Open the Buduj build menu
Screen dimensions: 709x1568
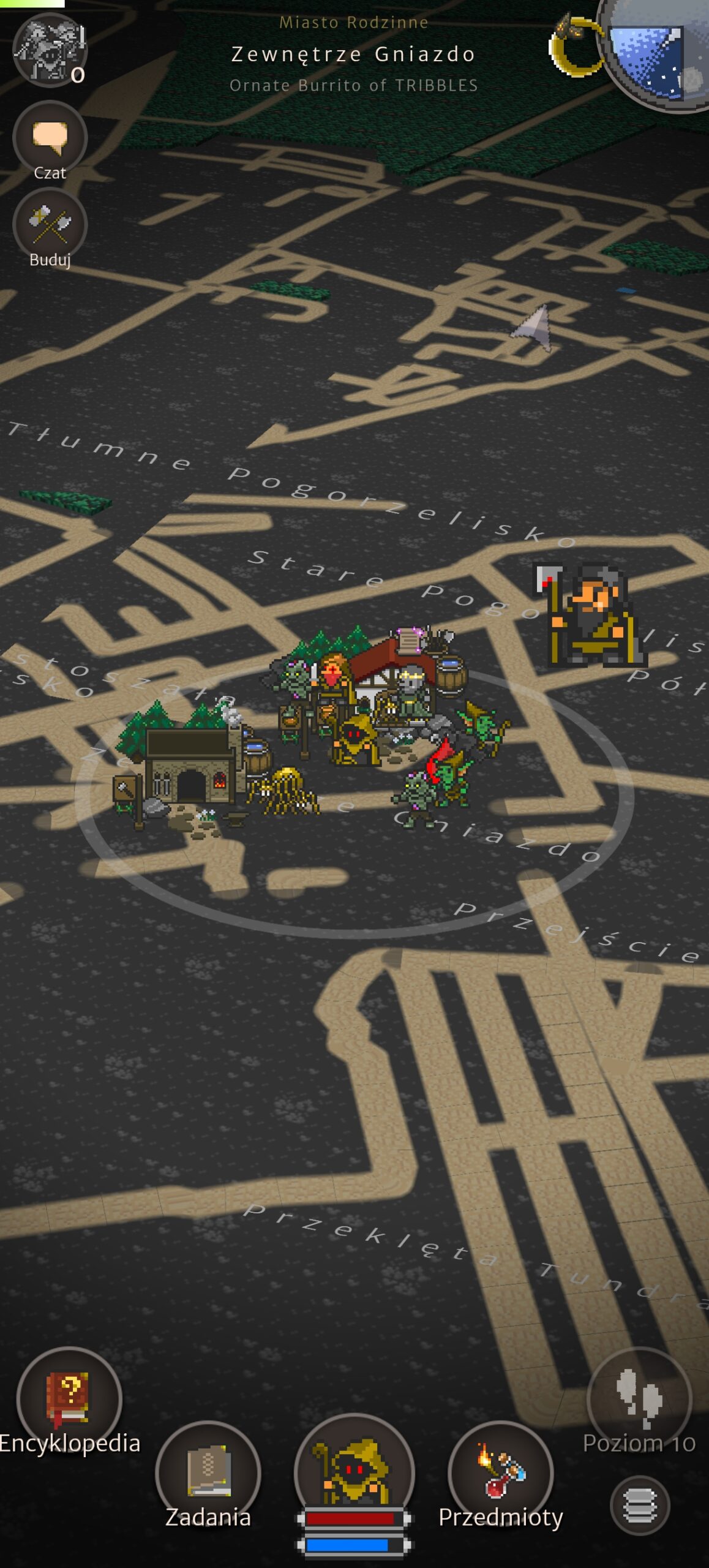(x=50, y=226)
